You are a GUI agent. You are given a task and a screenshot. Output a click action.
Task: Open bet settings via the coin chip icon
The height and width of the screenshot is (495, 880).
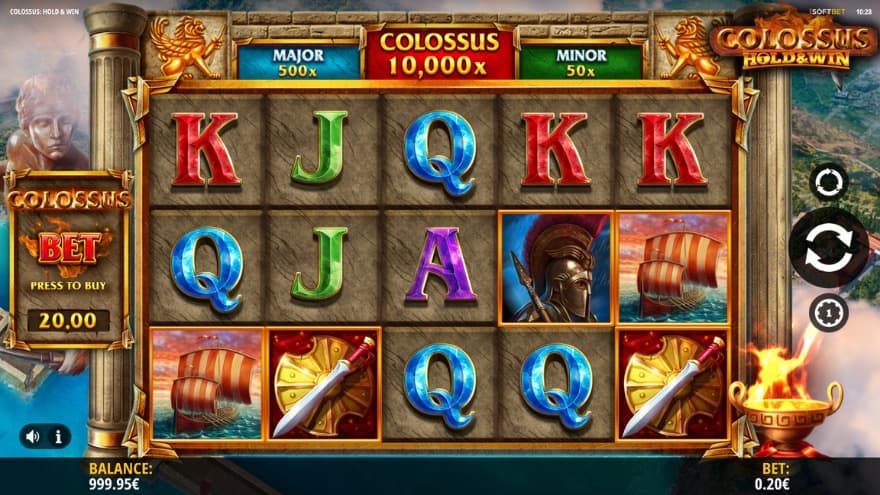(828, 313)
